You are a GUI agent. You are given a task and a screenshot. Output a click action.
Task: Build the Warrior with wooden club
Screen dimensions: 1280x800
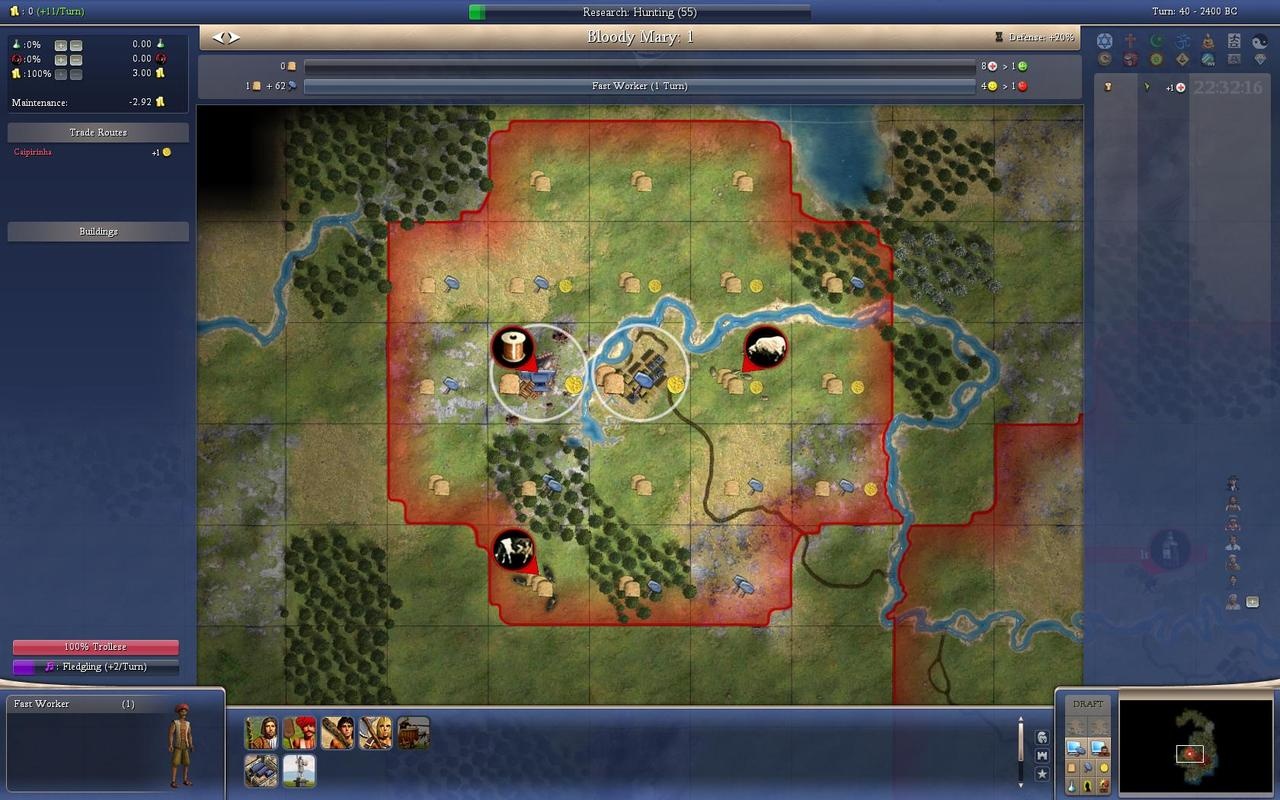pyautogui.click(x=337, y=733)
